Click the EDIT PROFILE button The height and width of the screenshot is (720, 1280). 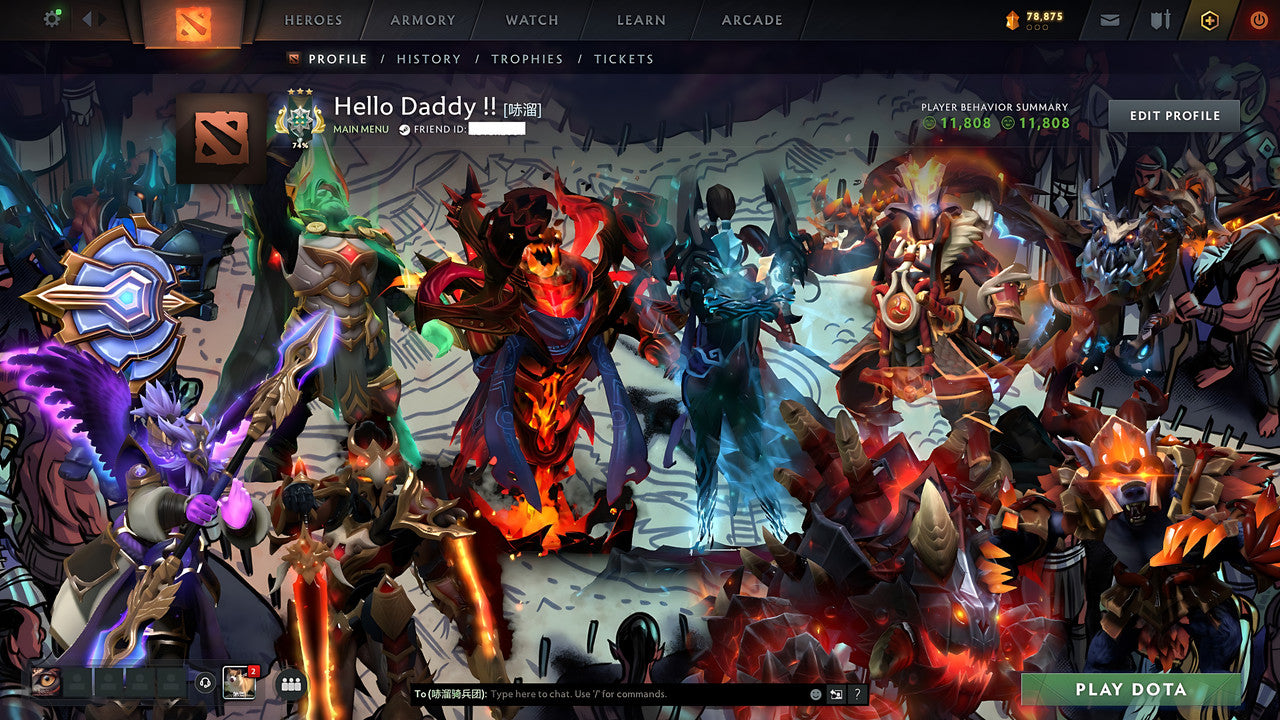[x=1172, y=115]
